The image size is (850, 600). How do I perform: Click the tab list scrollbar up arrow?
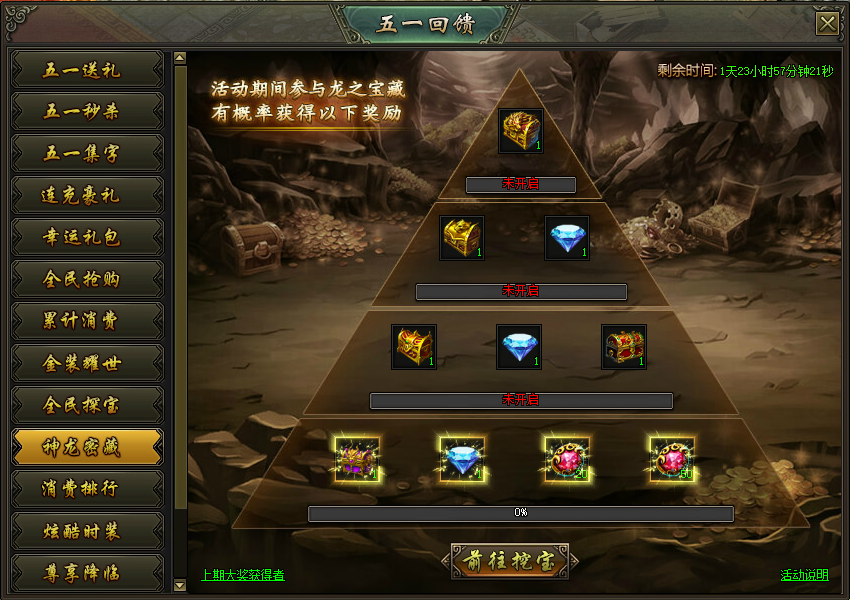[x=180, y=58]
